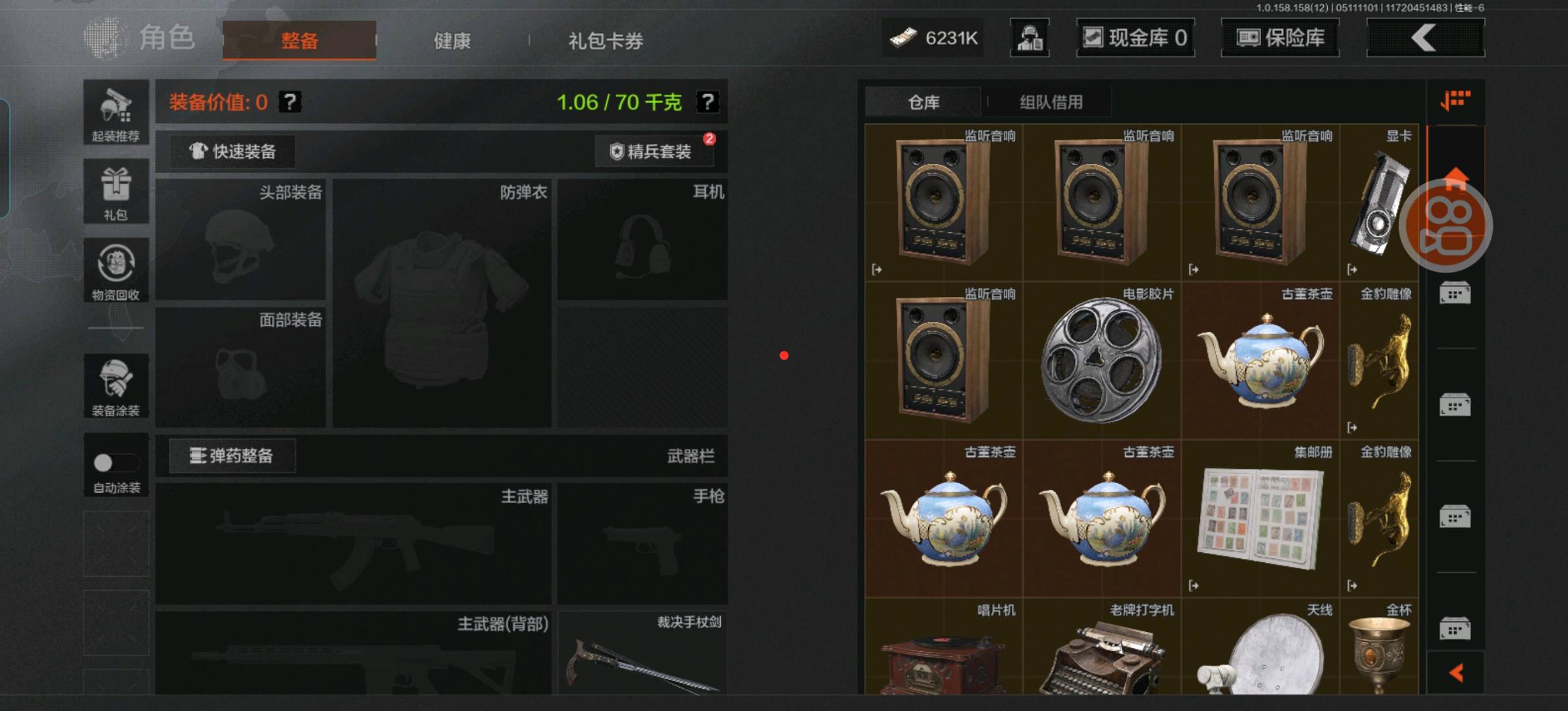Switch to the 组队借用 tab

(1051, 102)
